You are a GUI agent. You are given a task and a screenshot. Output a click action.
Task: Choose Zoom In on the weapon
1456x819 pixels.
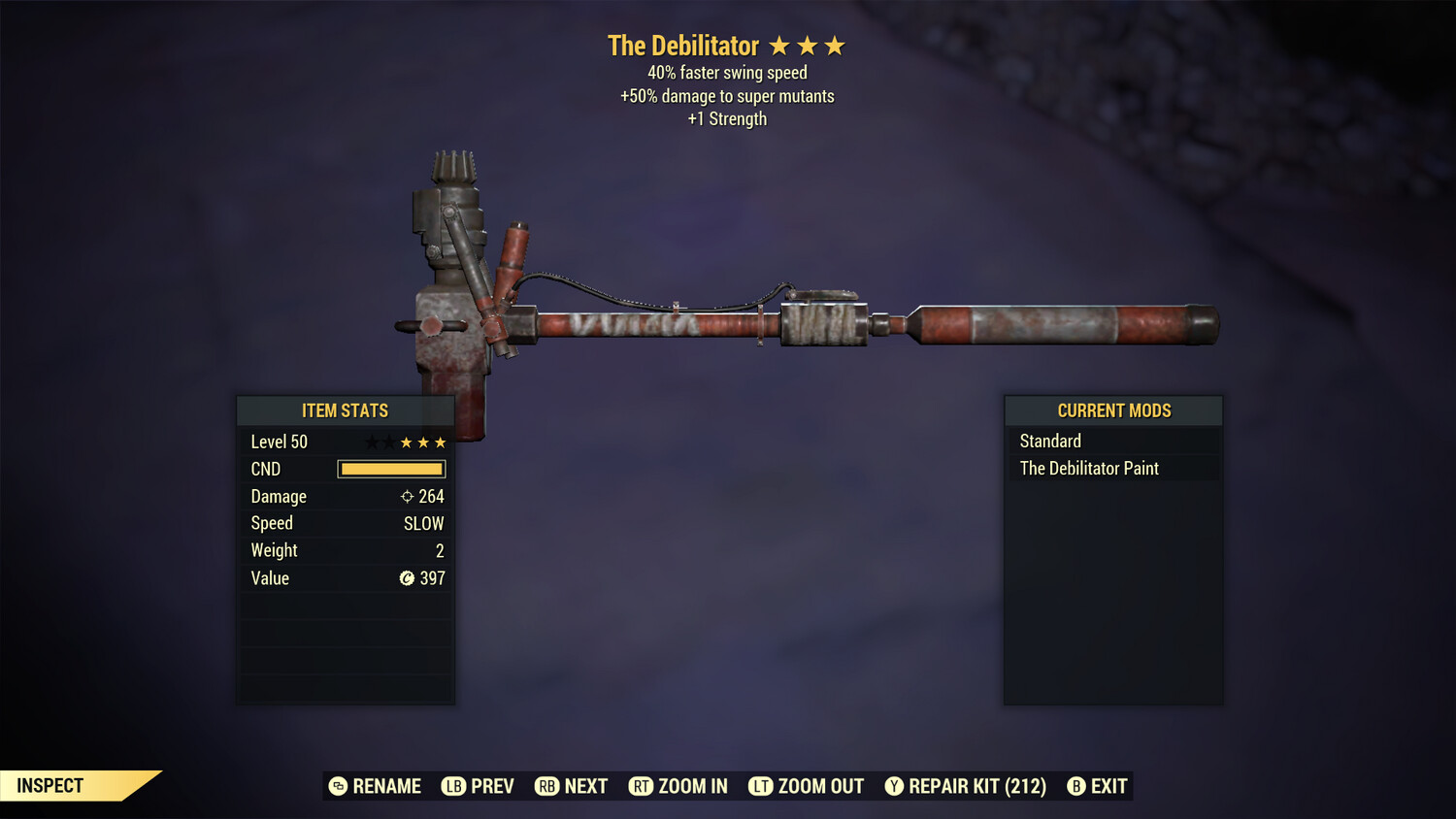tap(678, 786)
